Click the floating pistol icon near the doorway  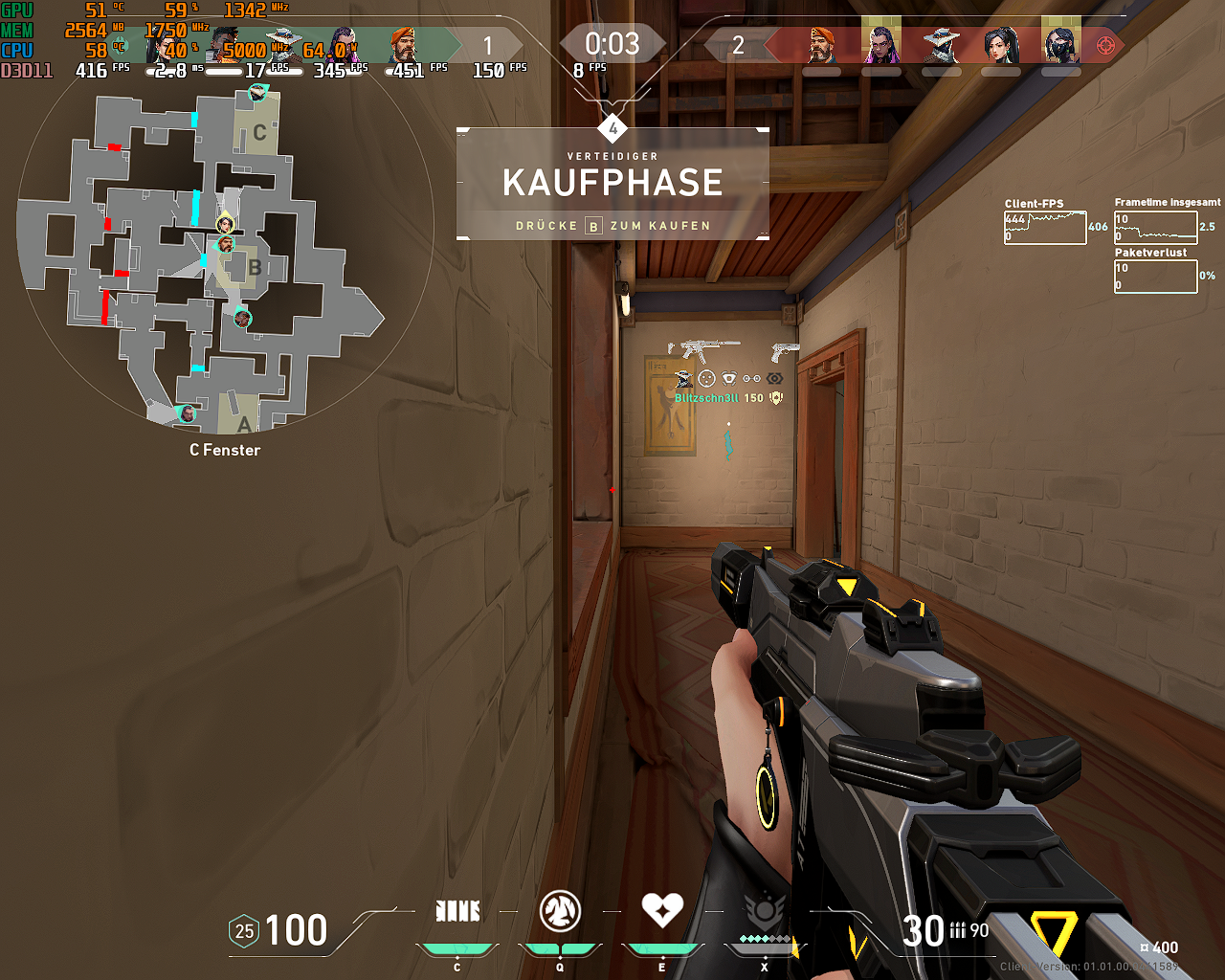point(785,351)
